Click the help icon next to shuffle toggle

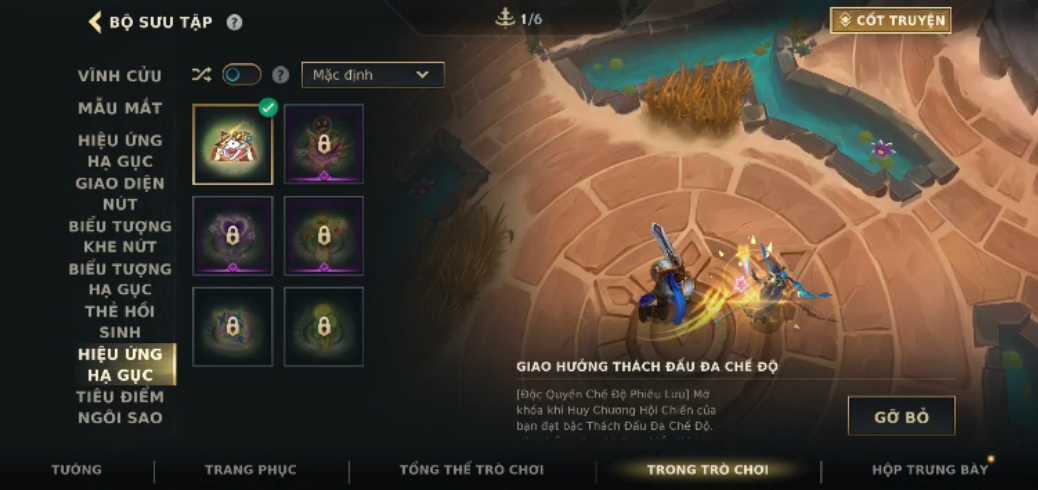[281, 75]
